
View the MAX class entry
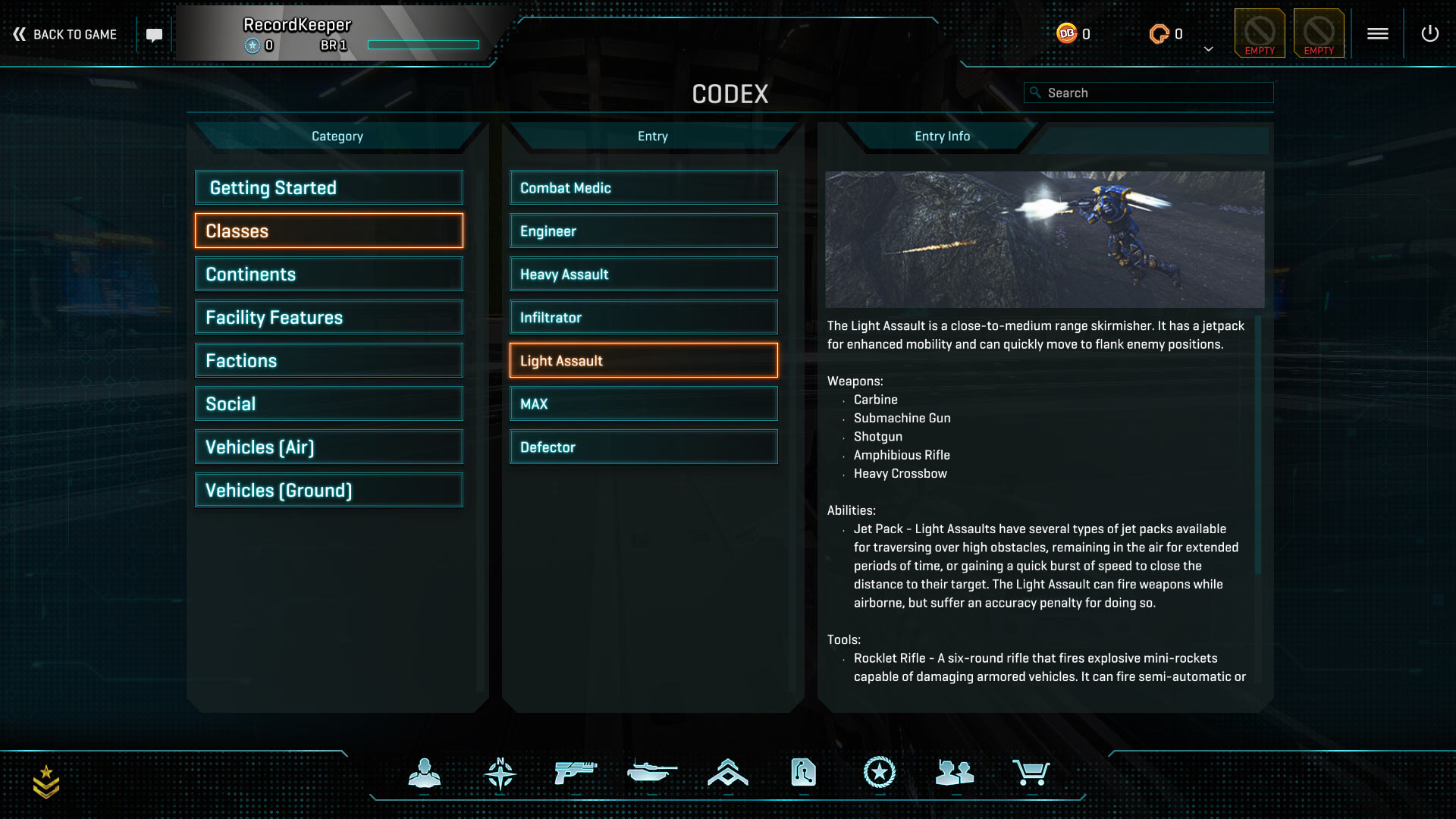click(x=643, y=403)
